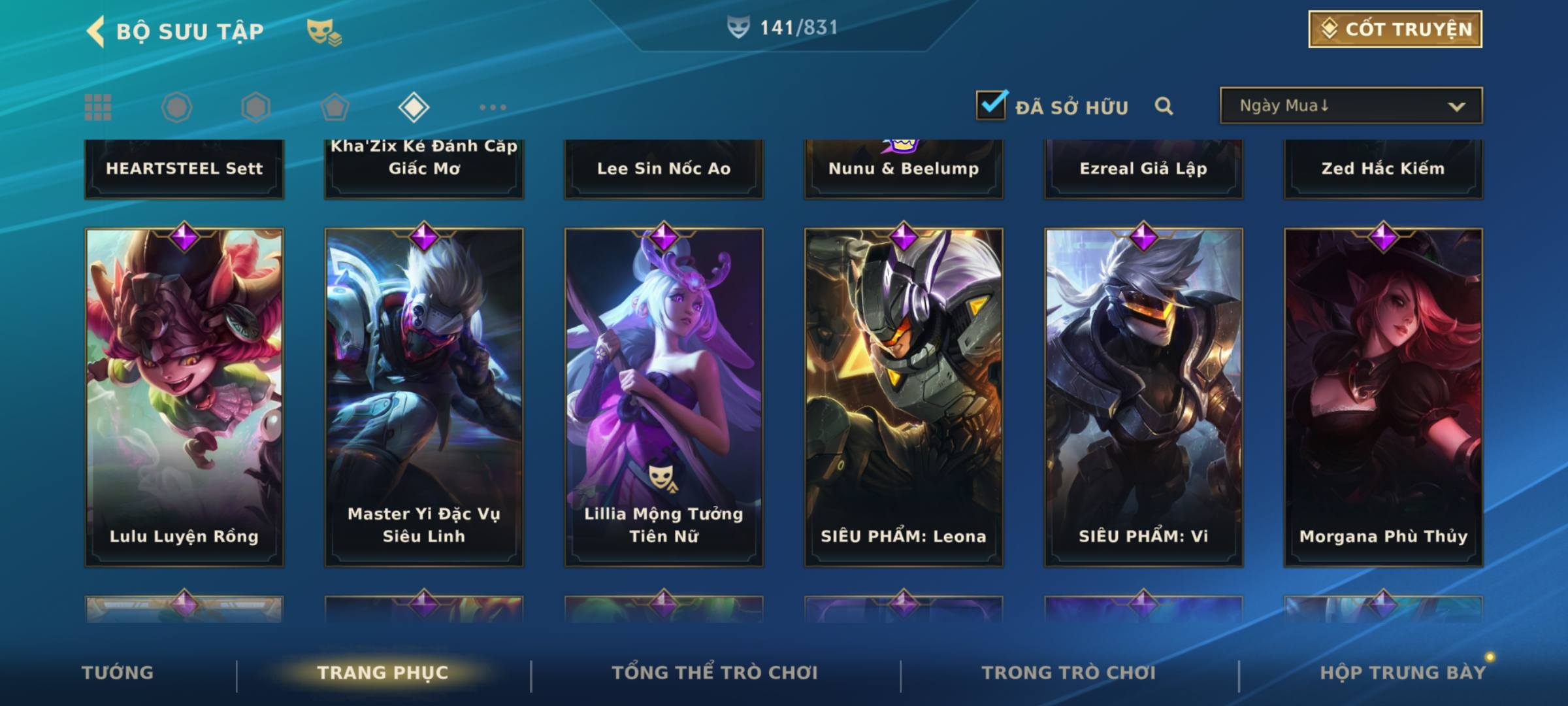This screenshot has width=1568, height=706.
Task: Choose the white diamond rarity filter
Action: pos(414,107)
